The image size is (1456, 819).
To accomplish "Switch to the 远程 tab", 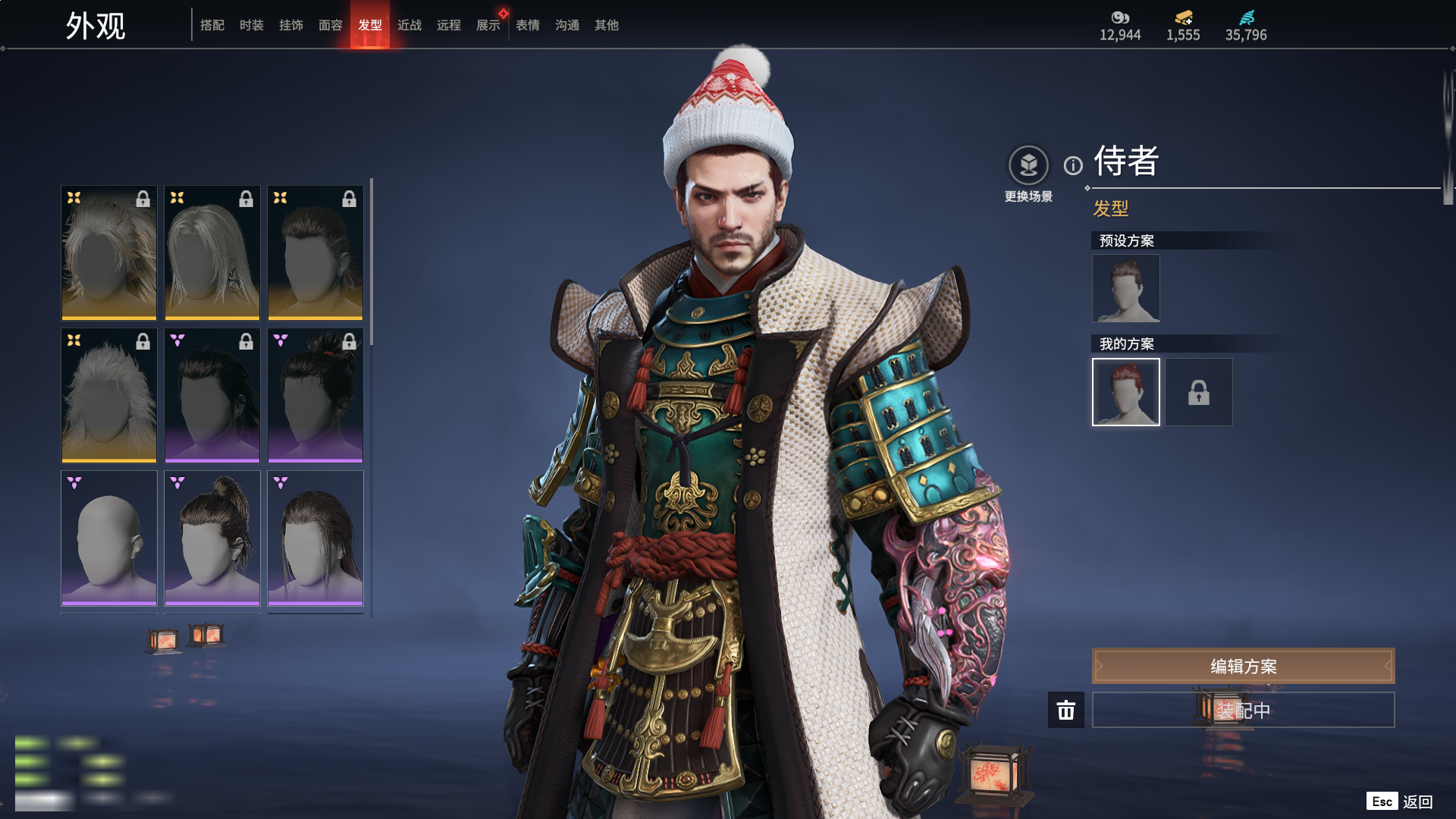I will tap(449, 25).
